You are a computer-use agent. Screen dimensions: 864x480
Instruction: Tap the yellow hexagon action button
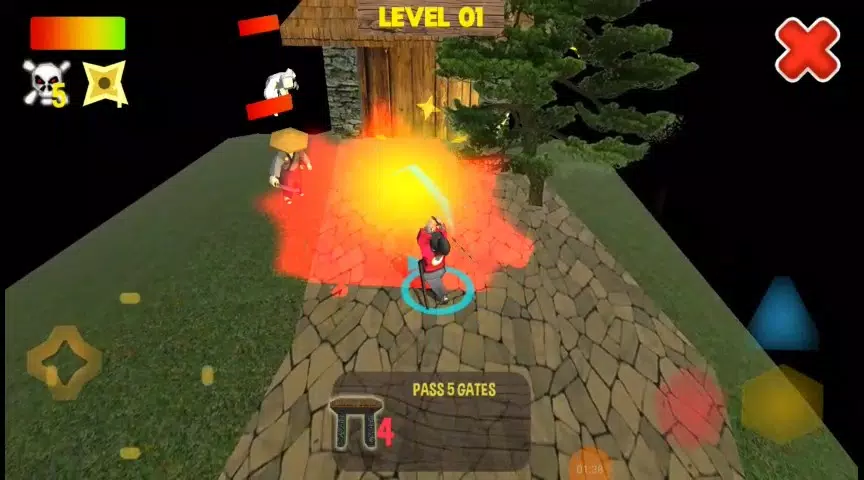point(782,405)
